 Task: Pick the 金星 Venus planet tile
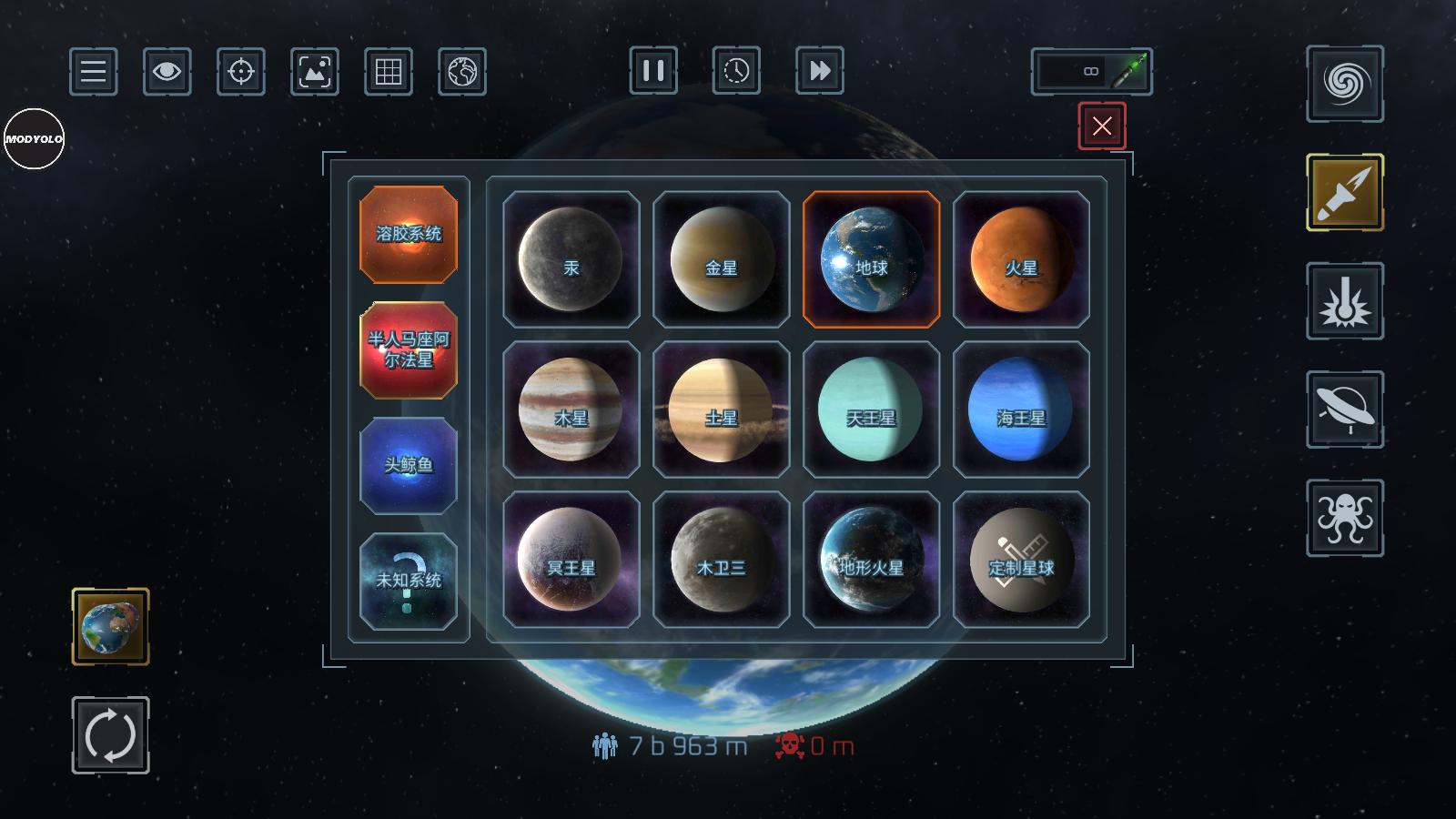click(721, 259)
